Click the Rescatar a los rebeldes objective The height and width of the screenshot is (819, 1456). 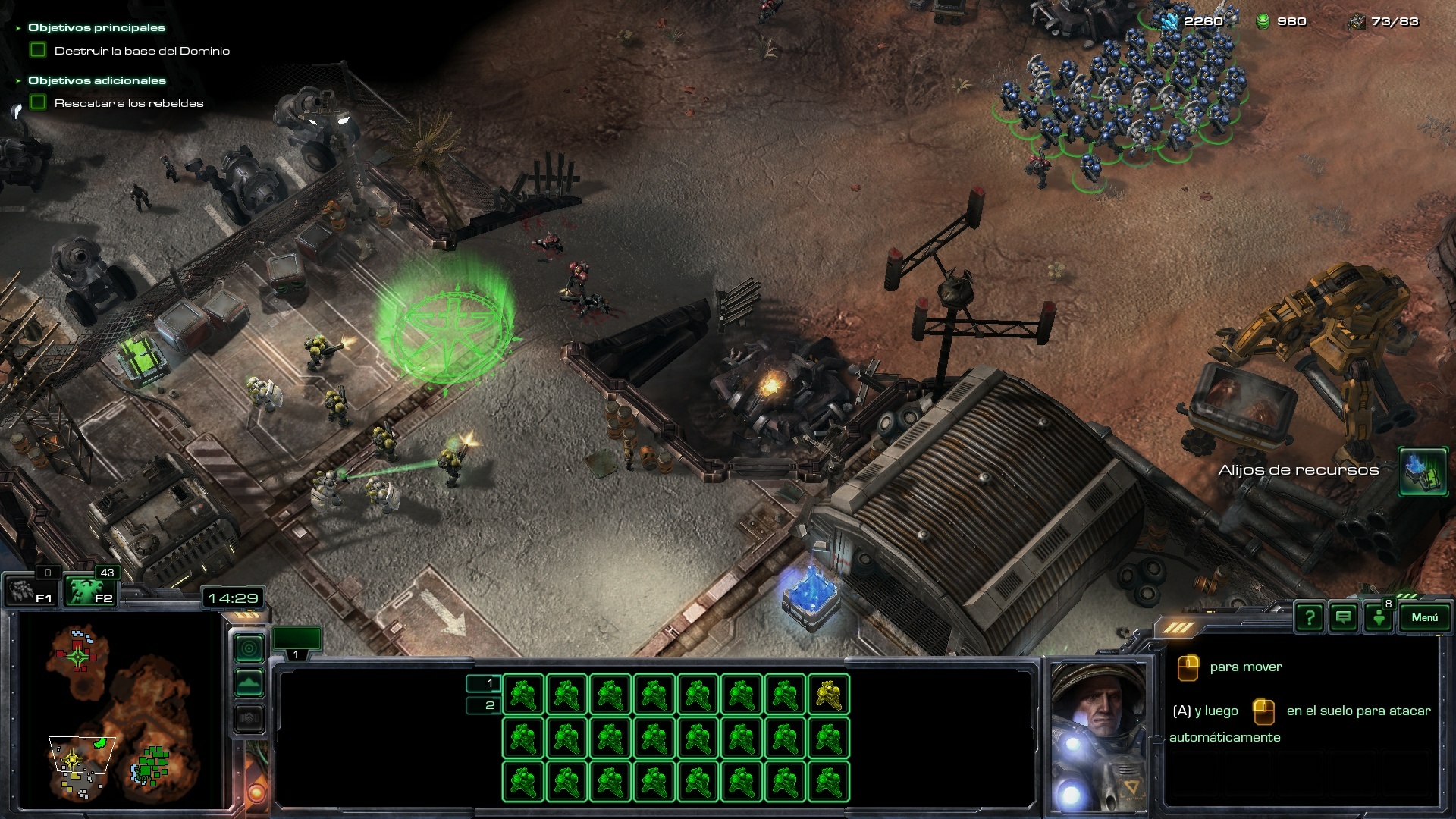[x=129, y=103]
